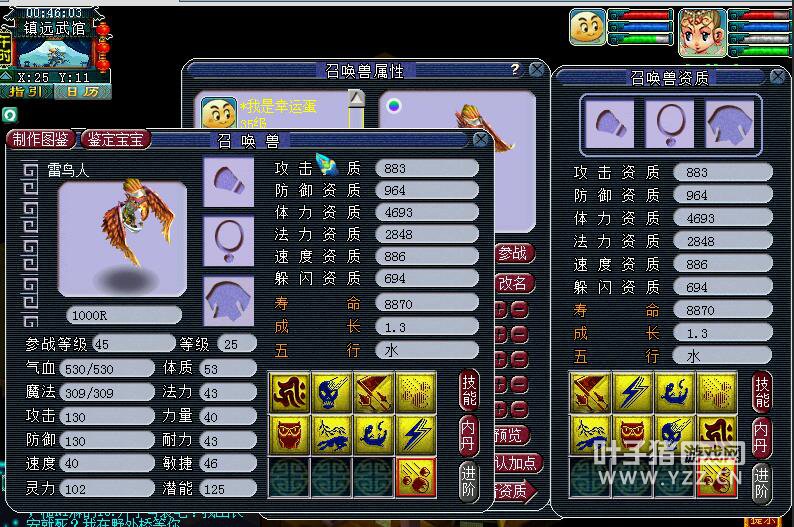Close the 召唤兽 window
This screenshot has height=527, width=794.
pyautogui.click(x=481, y=140)
